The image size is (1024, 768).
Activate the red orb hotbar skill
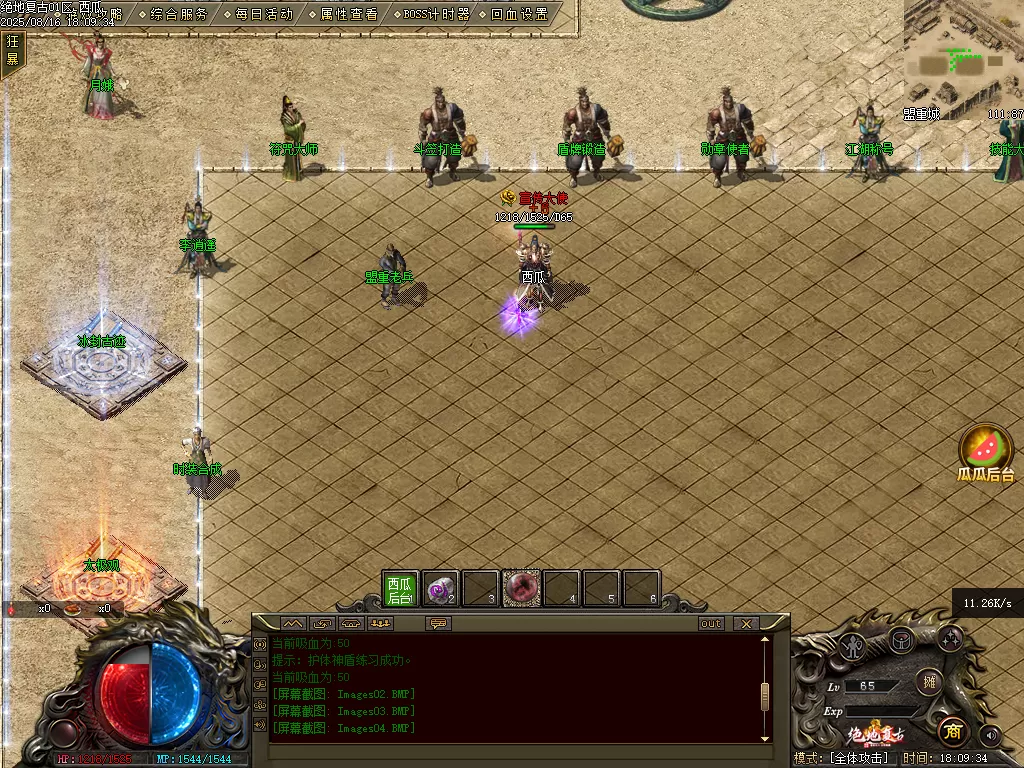coord(521,589)
